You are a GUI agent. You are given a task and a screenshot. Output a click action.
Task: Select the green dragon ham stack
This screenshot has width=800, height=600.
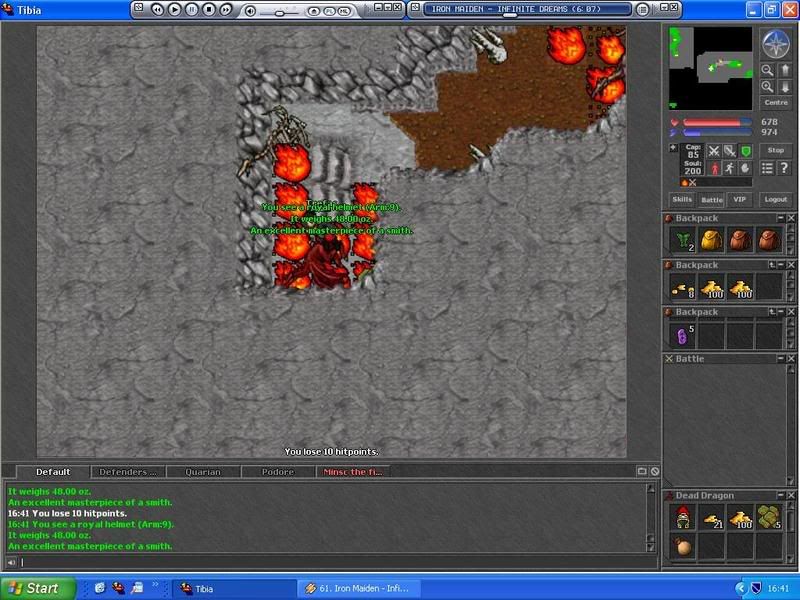[x=769, y=518]
